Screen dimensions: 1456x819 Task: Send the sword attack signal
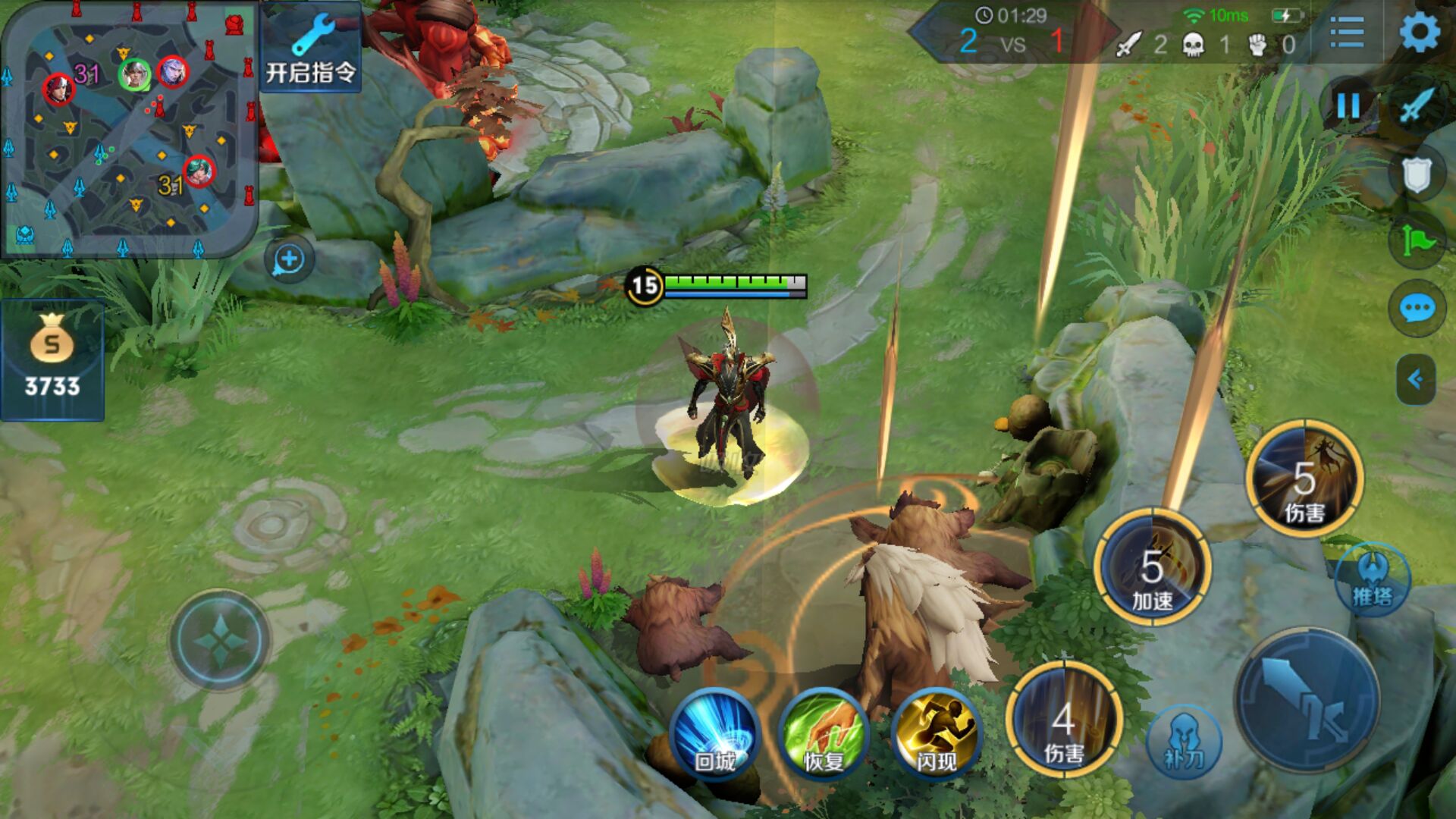coord(1417,106)
